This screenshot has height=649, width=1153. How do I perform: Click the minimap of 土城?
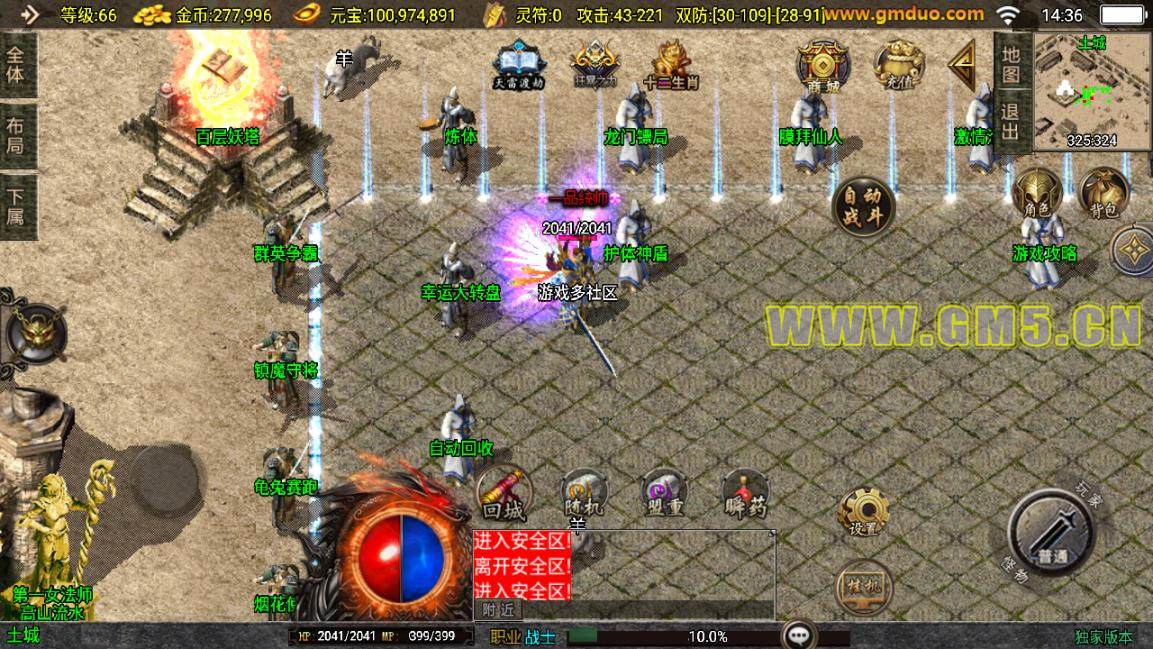pos(1092,90)
